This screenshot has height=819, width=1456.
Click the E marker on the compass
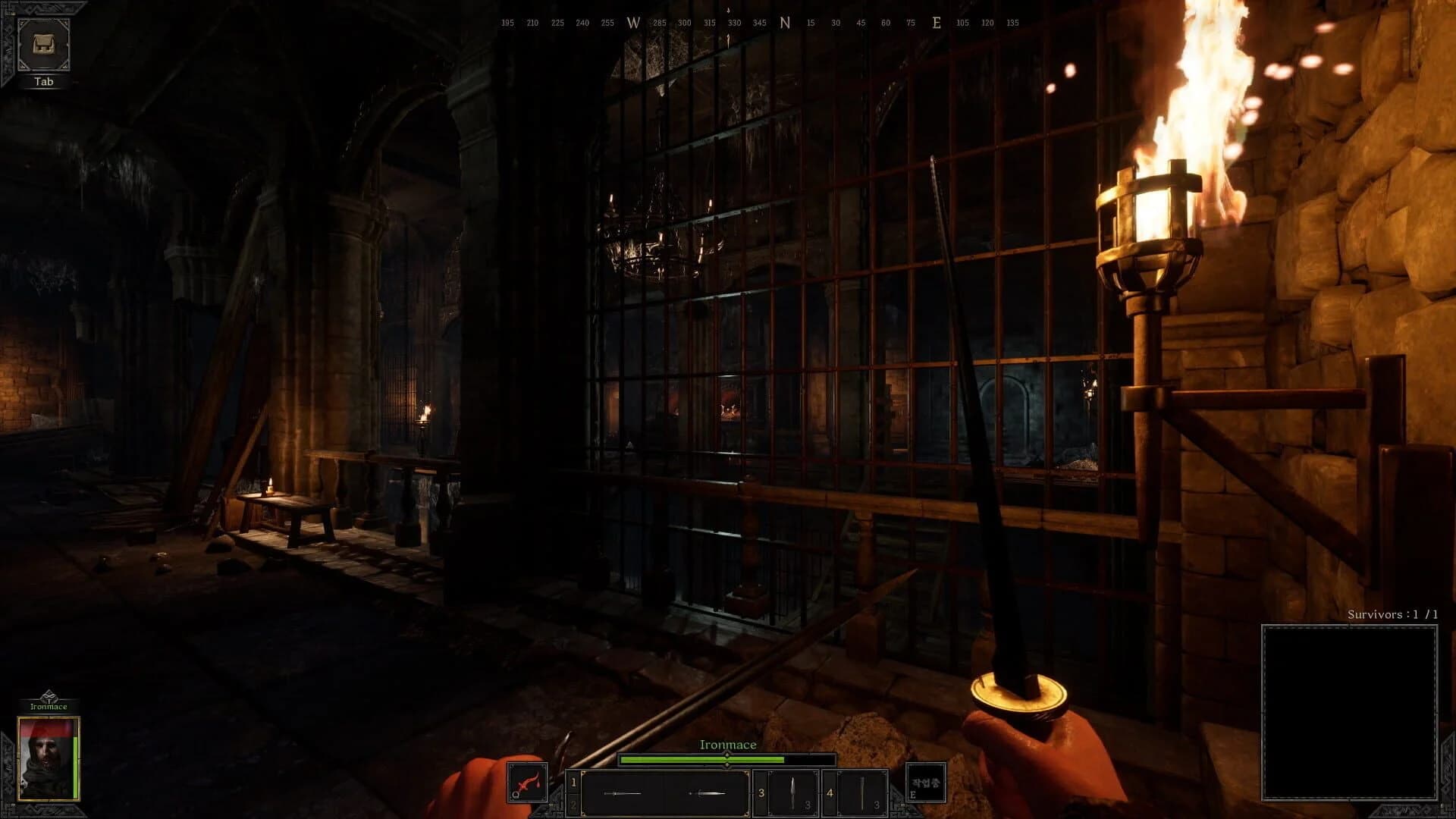[x=938, y=23]
